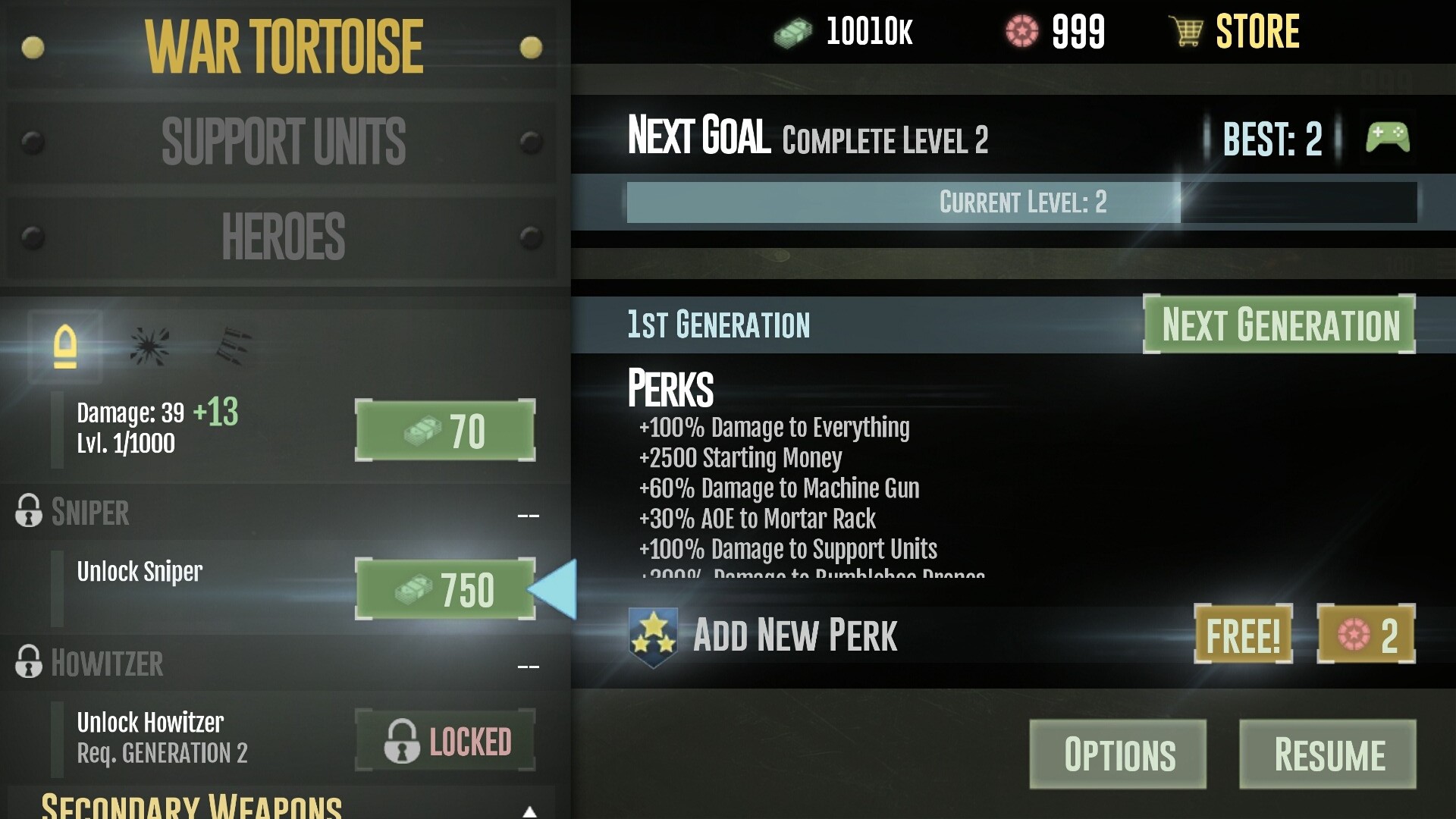Select the mortar rack weapon icon

(233, 347)
